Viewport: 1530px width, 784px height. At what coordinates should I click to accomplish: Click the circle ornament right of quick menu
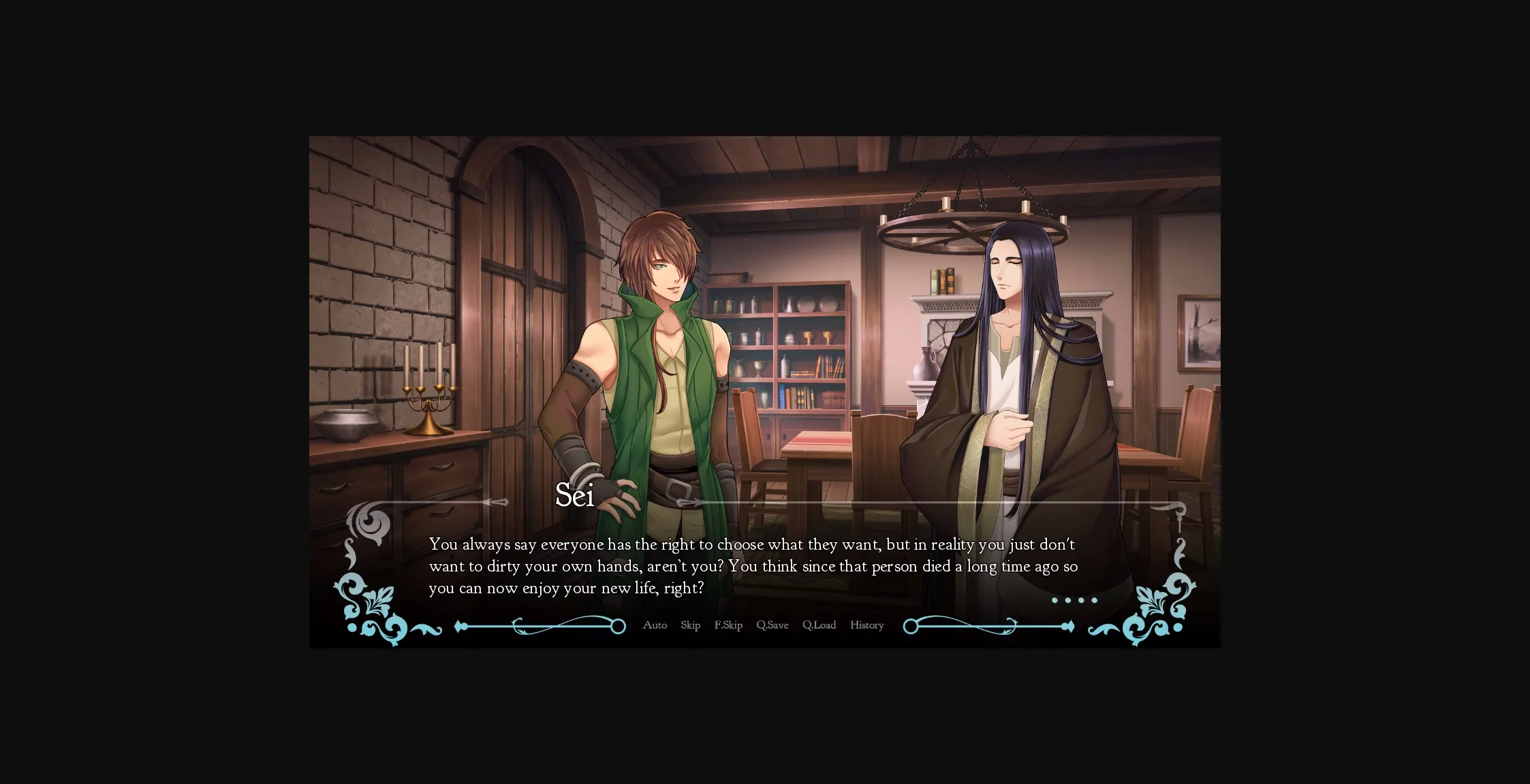coord(909,625)
